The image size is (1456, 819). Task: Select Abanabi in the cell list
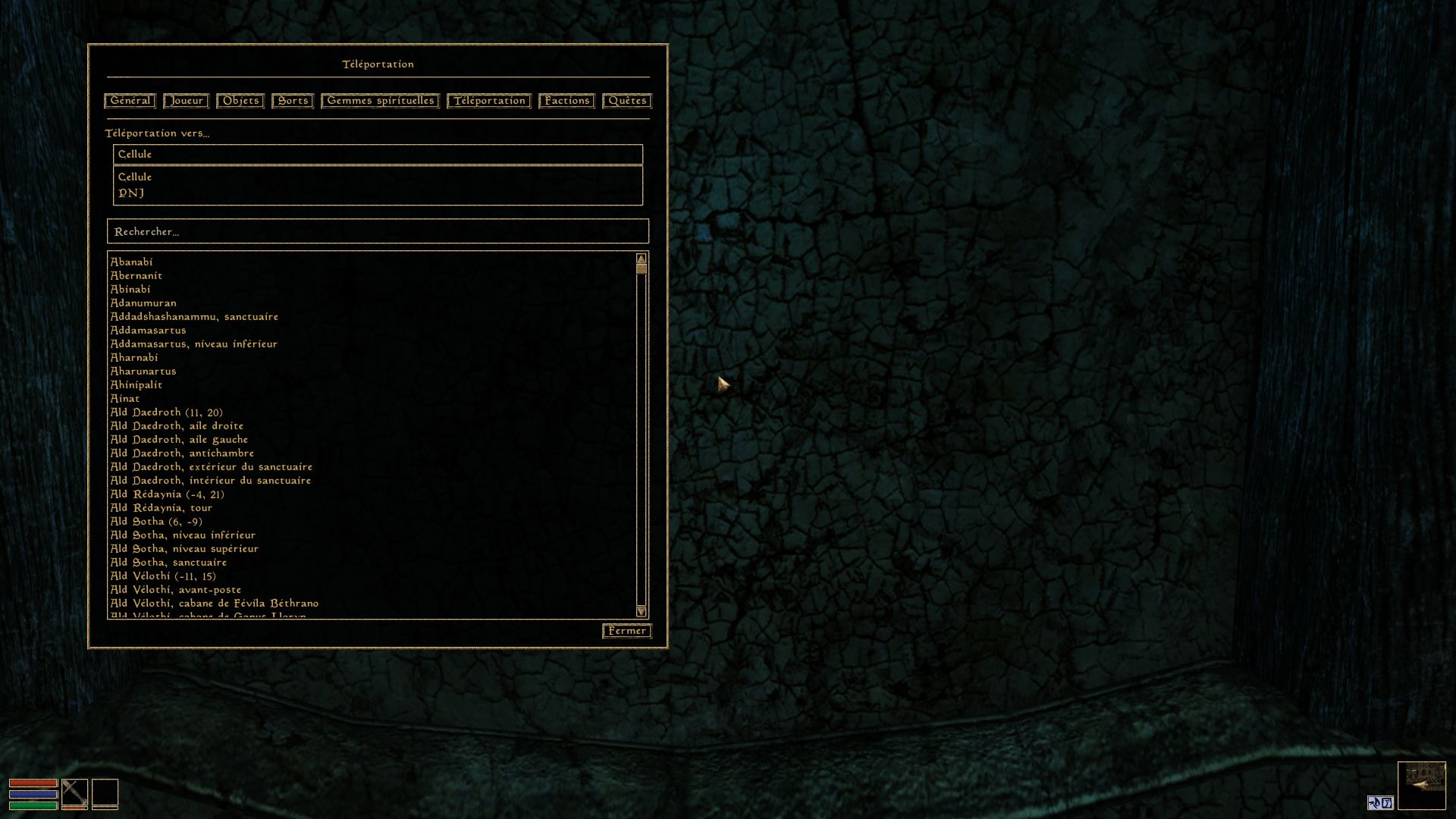point(132,262)
